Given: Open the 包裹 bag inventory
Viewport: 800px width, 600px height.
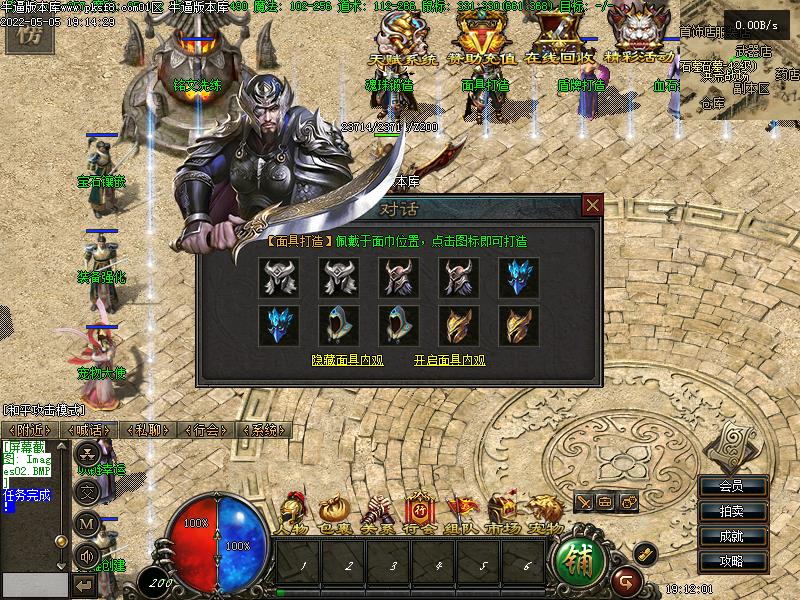Looking at the screenshot, I should click(333, 512).
